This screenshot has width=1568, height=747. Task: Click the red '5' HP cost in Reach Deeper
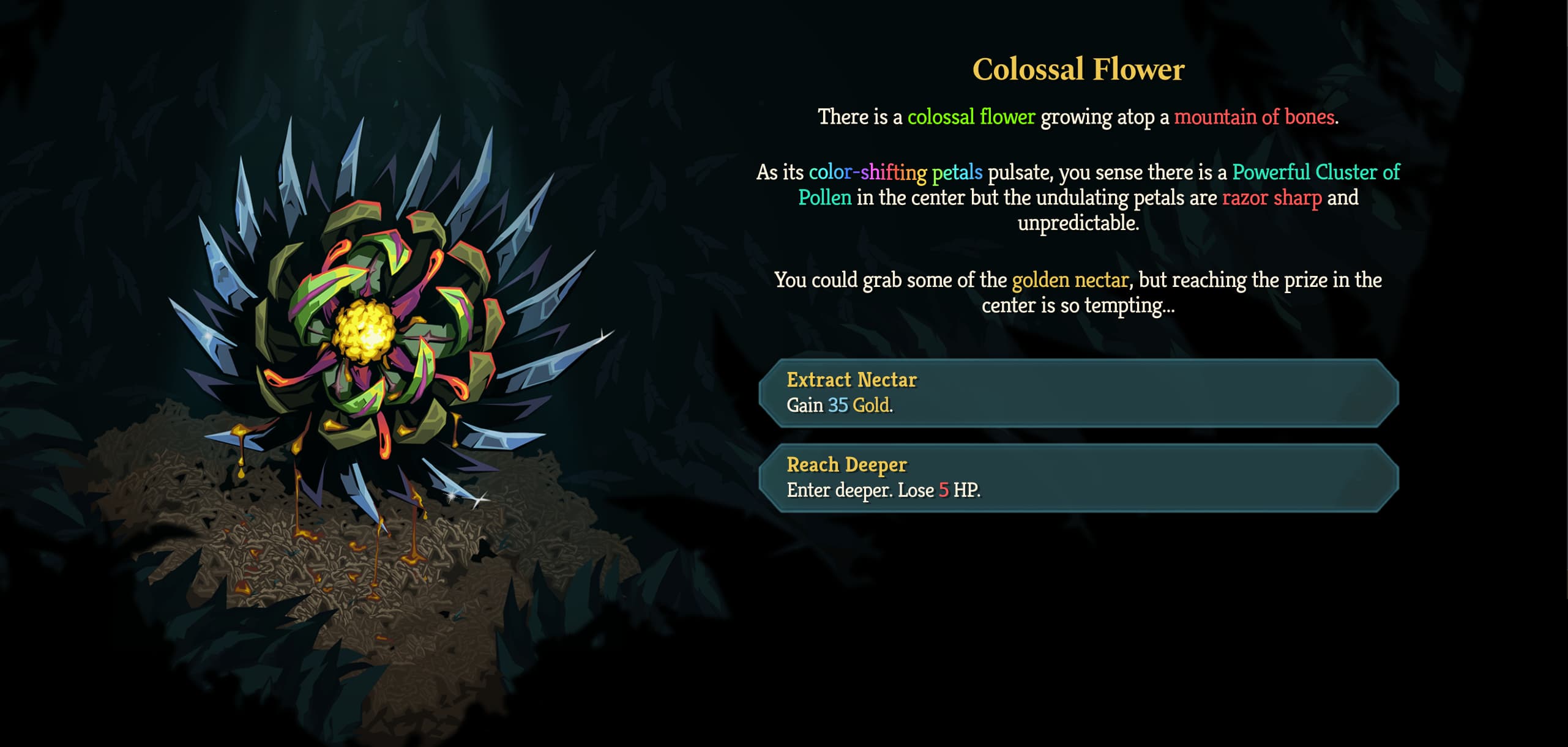pyautogui.click(x=943, y=489)
